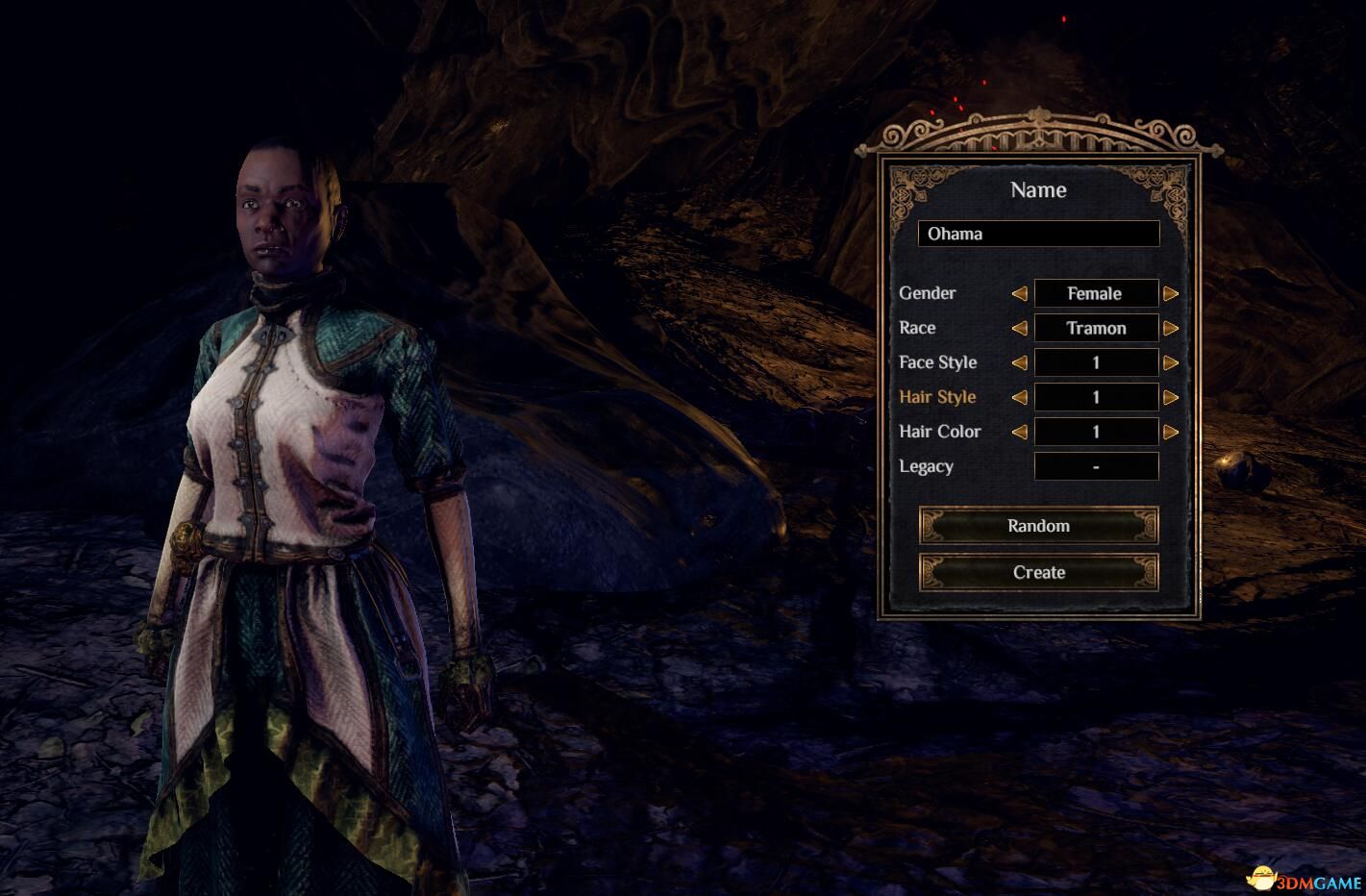Switch to next Race option
1366x896 pixels.
1171,328
